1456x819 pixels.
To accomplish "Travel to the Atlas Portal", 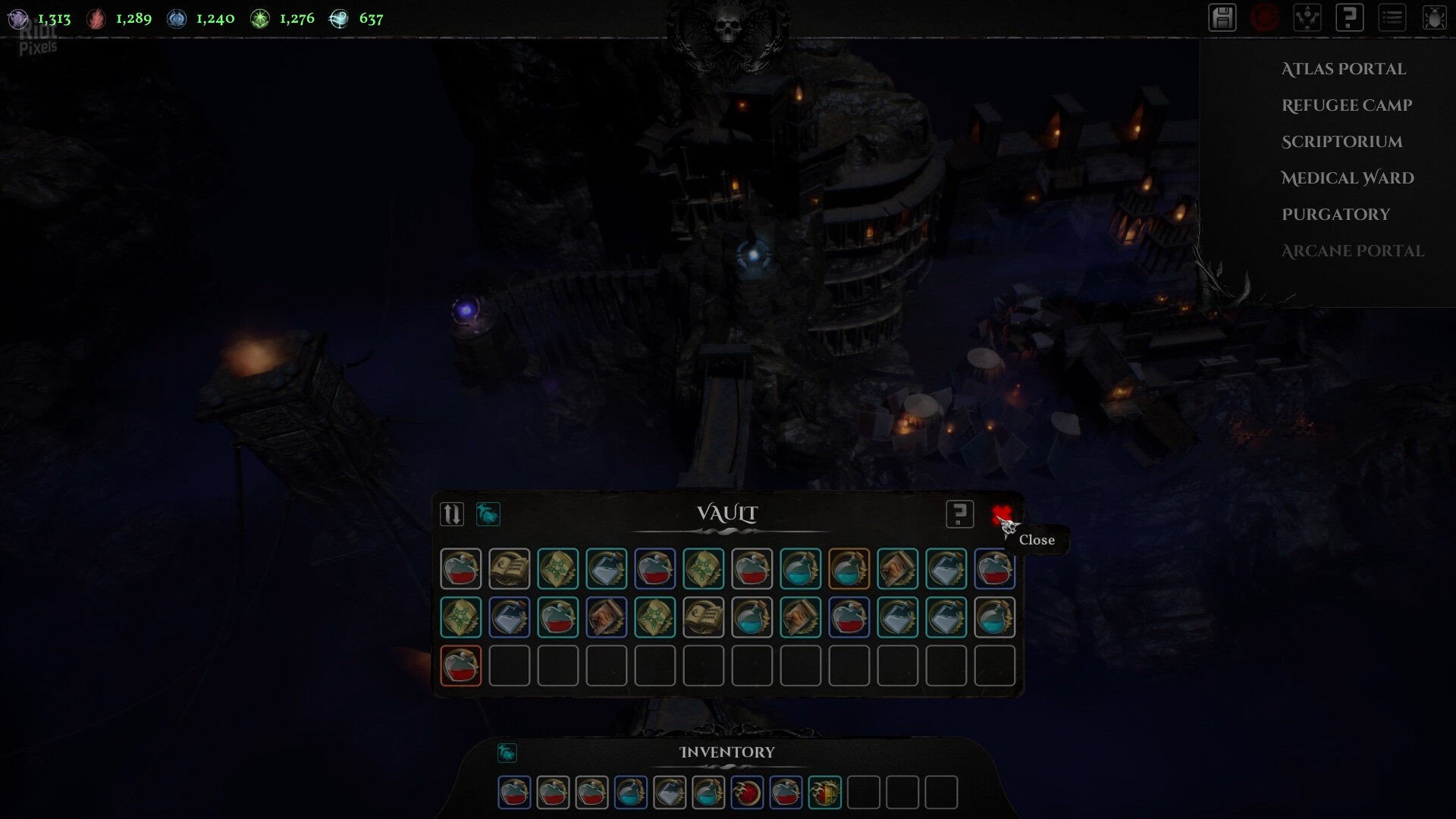I will [1343, 69].
